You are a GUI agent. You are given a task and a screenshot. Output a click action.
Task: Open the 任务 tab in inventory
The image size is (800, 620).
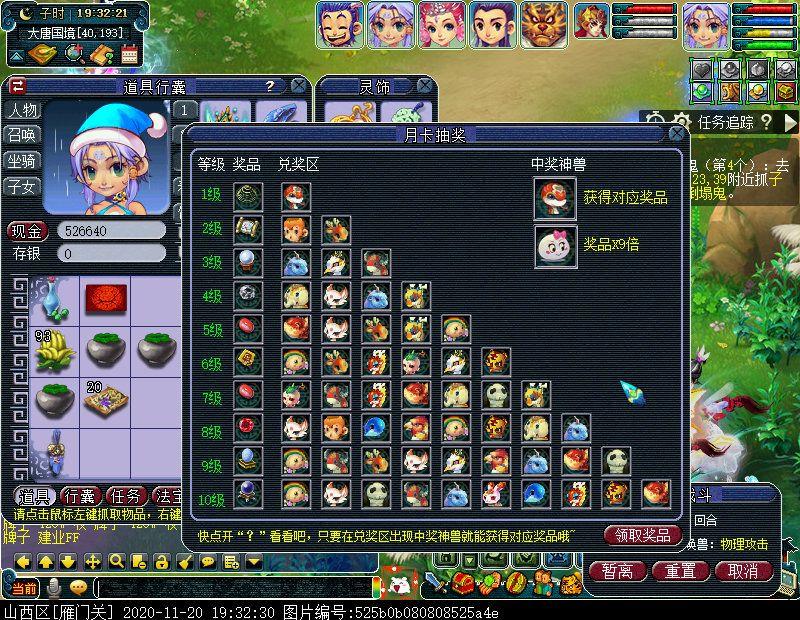point(127,495)
